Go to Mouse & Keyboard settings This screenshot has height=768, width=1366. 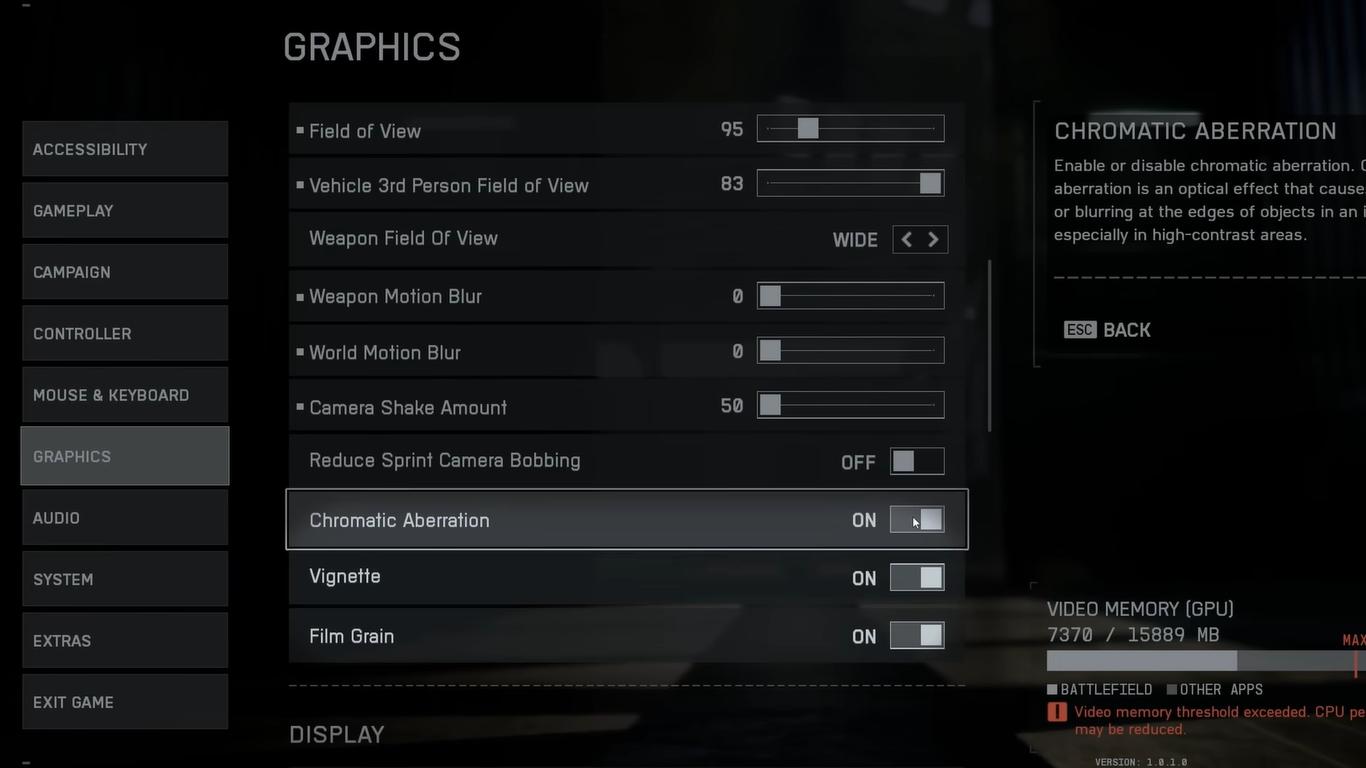(125, 395)
